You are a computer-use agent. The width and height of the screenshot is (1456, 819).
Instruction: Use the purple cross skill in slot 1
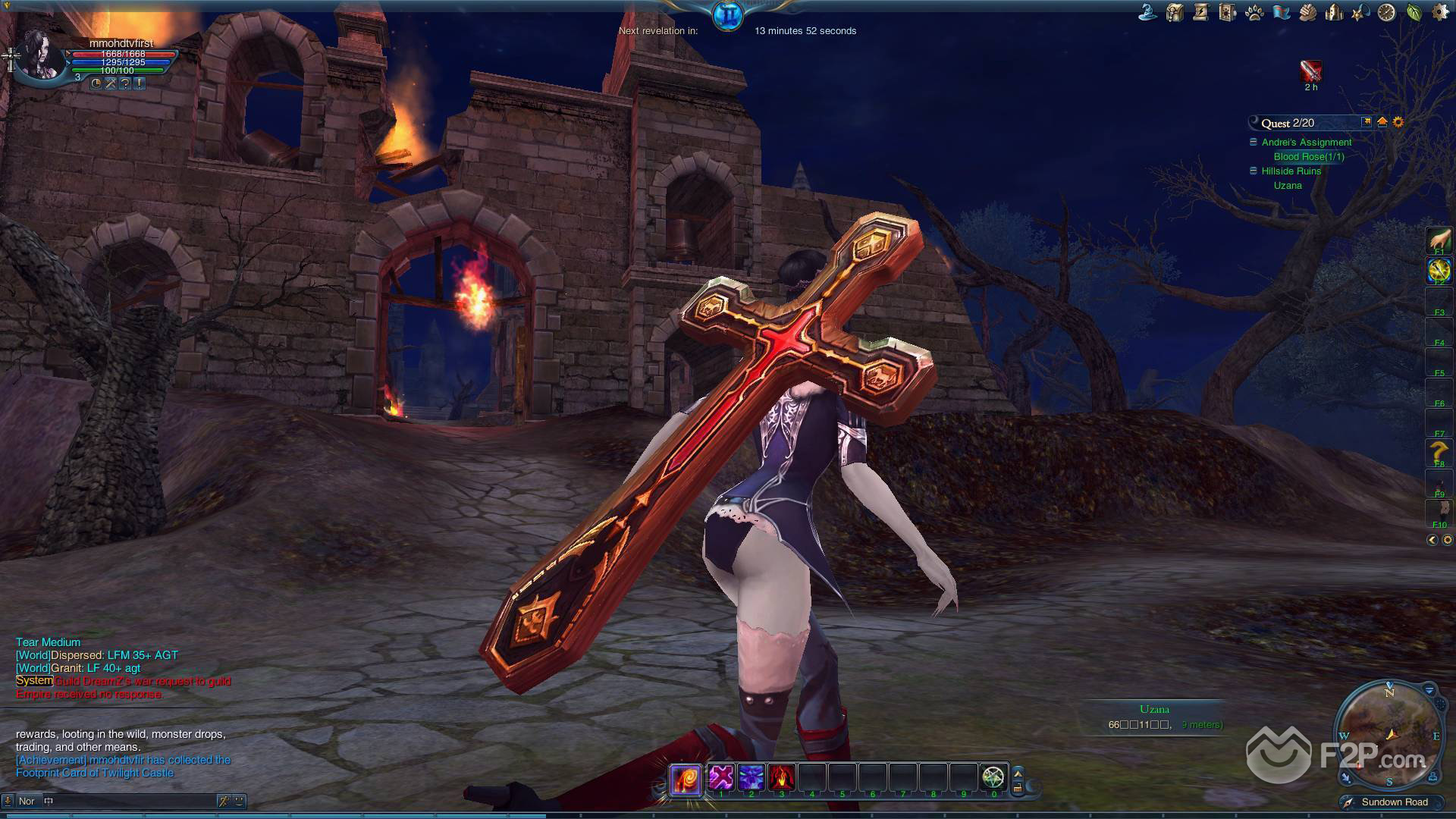click(x=721, y=777)
